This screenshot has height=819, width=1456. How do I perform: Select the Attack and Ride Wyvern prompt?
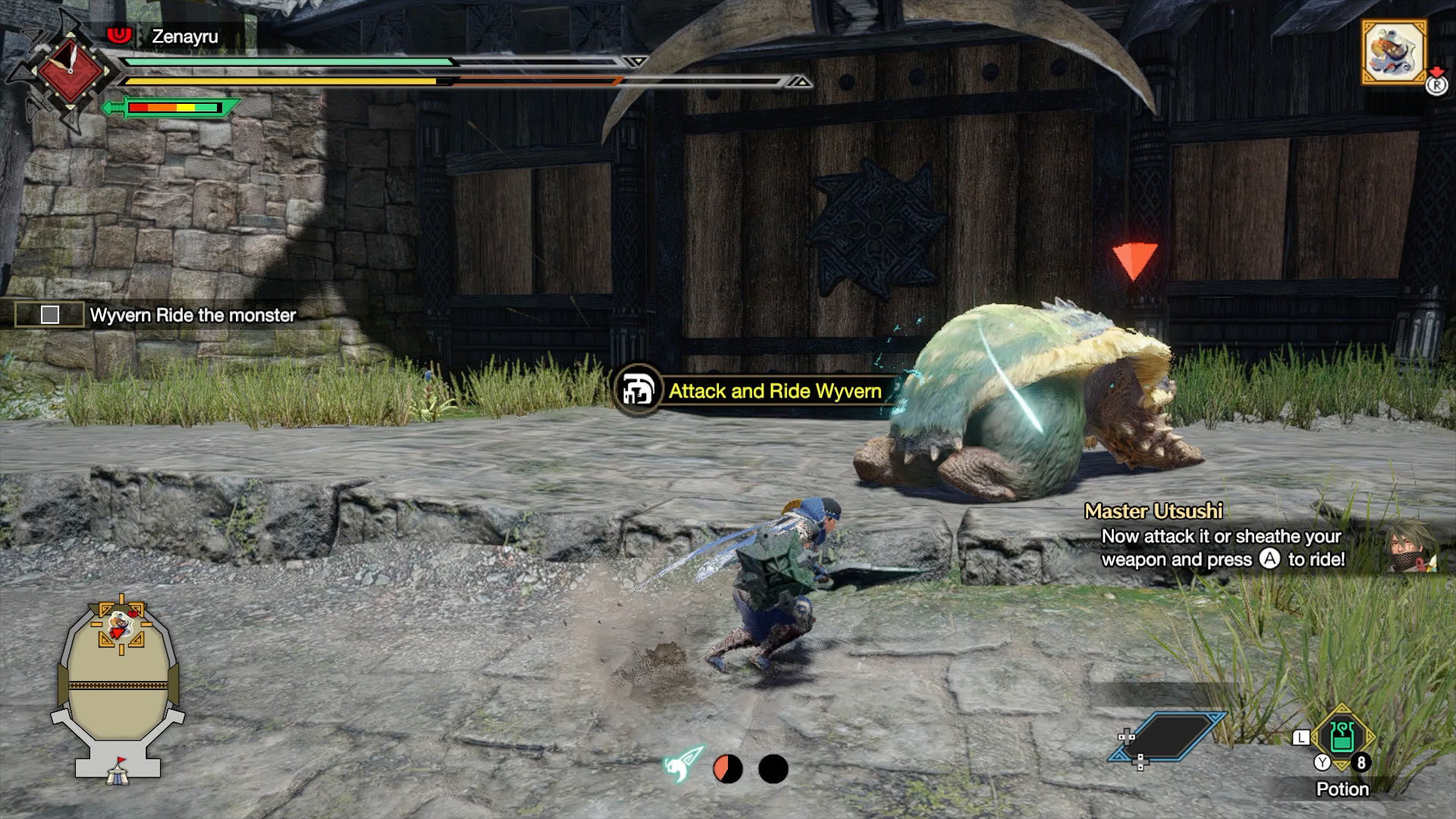773,391
